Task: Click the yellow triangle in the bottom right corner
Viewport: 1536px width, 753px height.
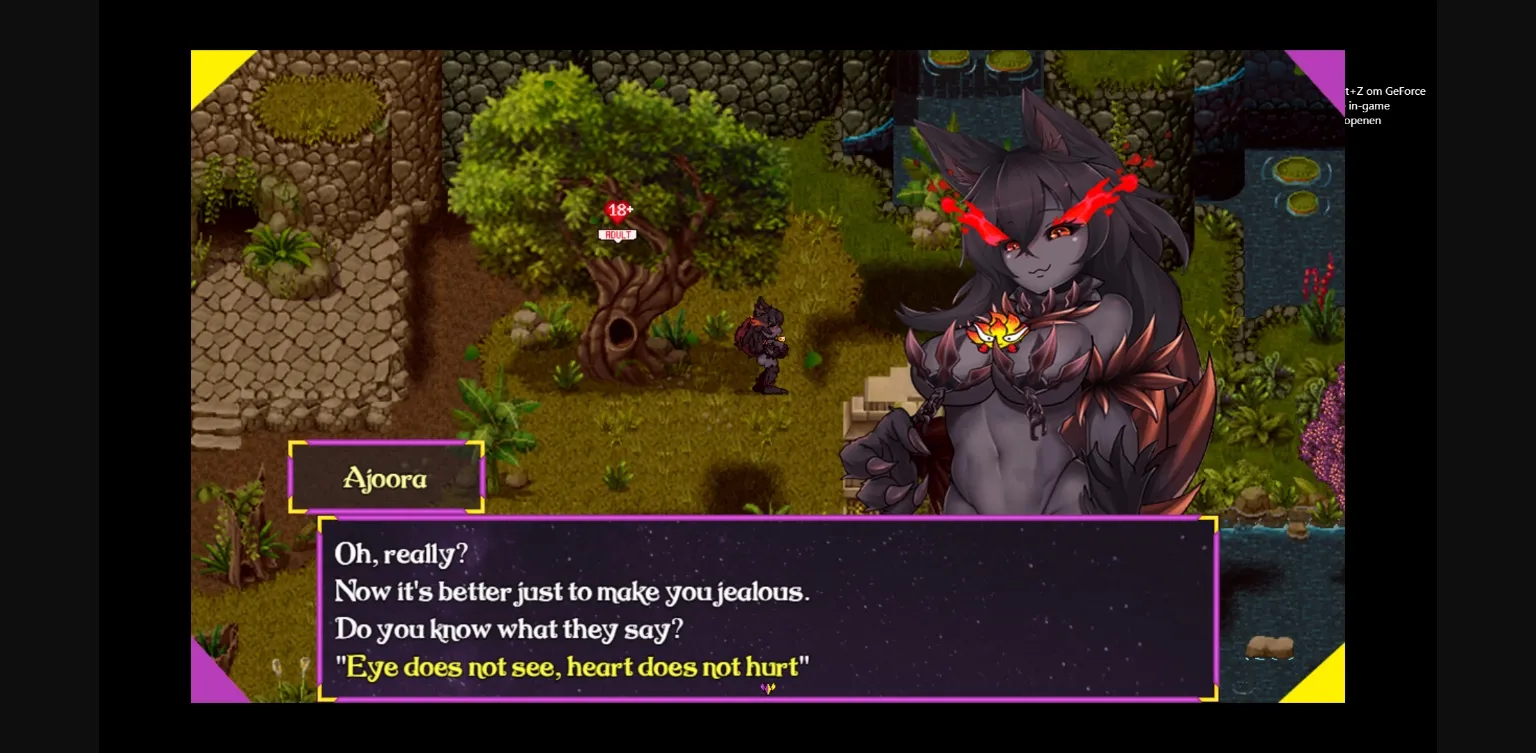Action: tap(1320, 680)
